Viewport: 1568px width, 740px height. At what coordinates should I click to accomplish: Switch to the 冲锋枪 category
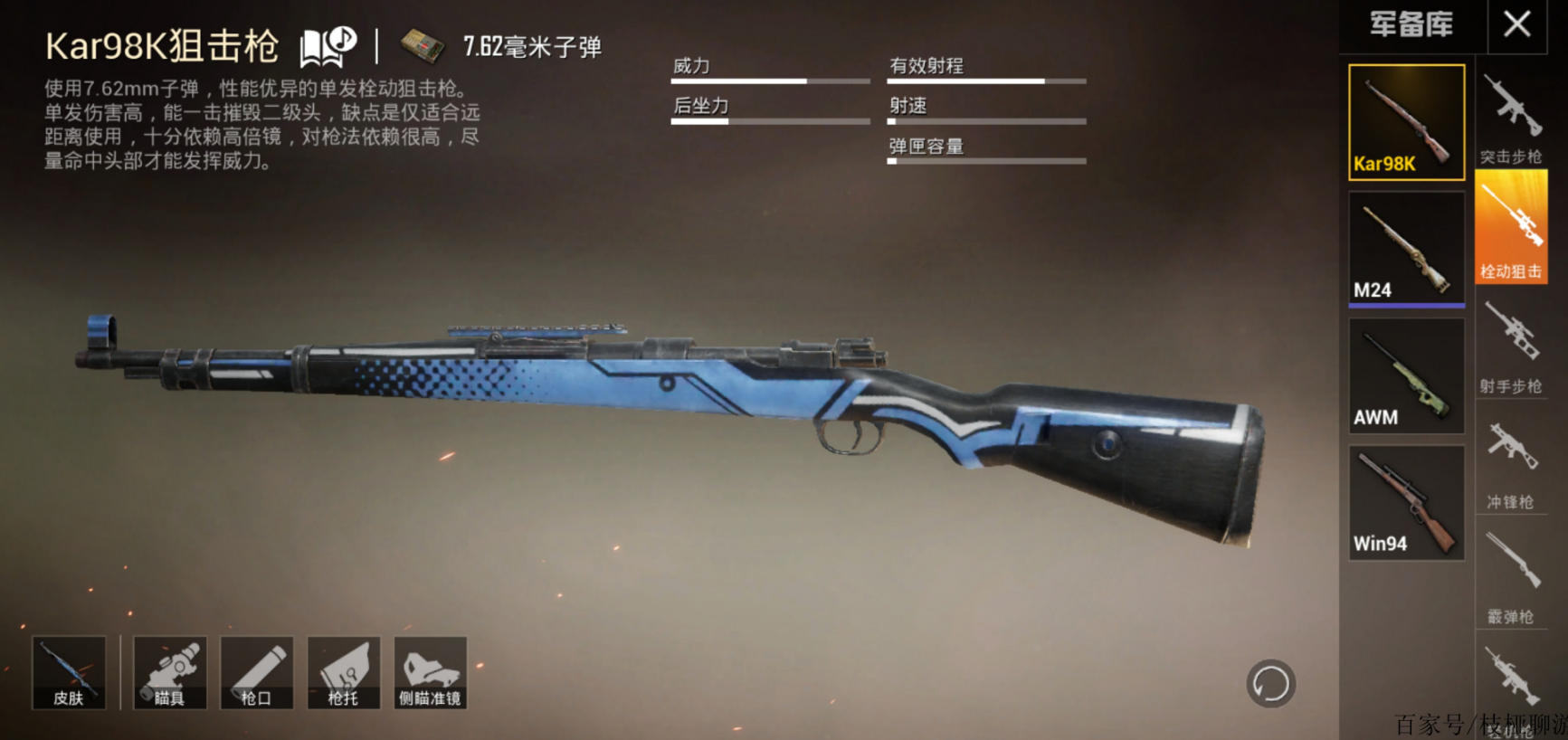click(x=1511, y=463)
